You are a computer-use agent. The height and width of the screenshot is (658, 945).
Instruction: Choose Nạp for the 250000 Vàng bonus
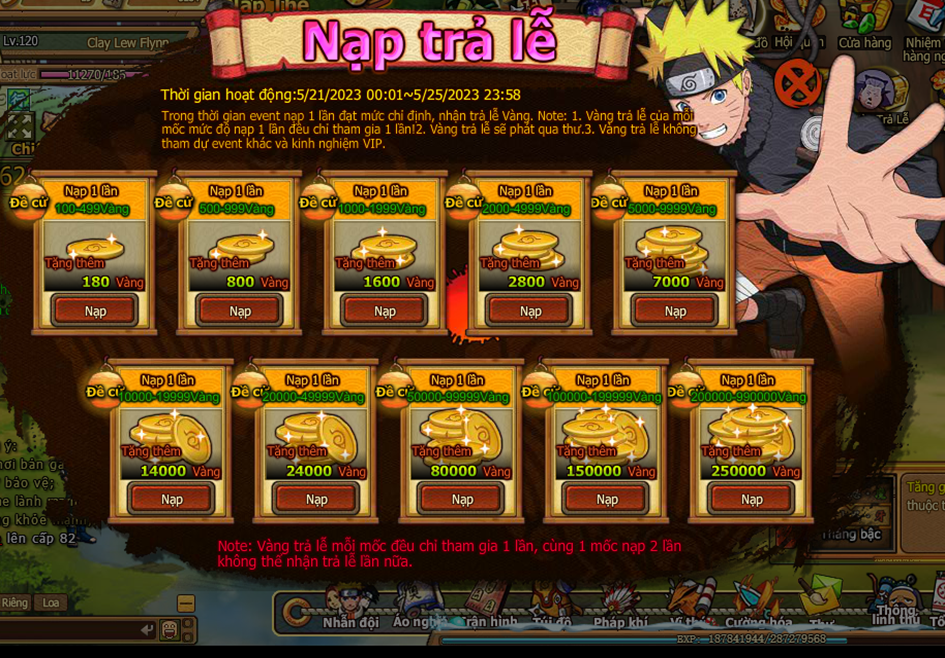click(752, 499)
